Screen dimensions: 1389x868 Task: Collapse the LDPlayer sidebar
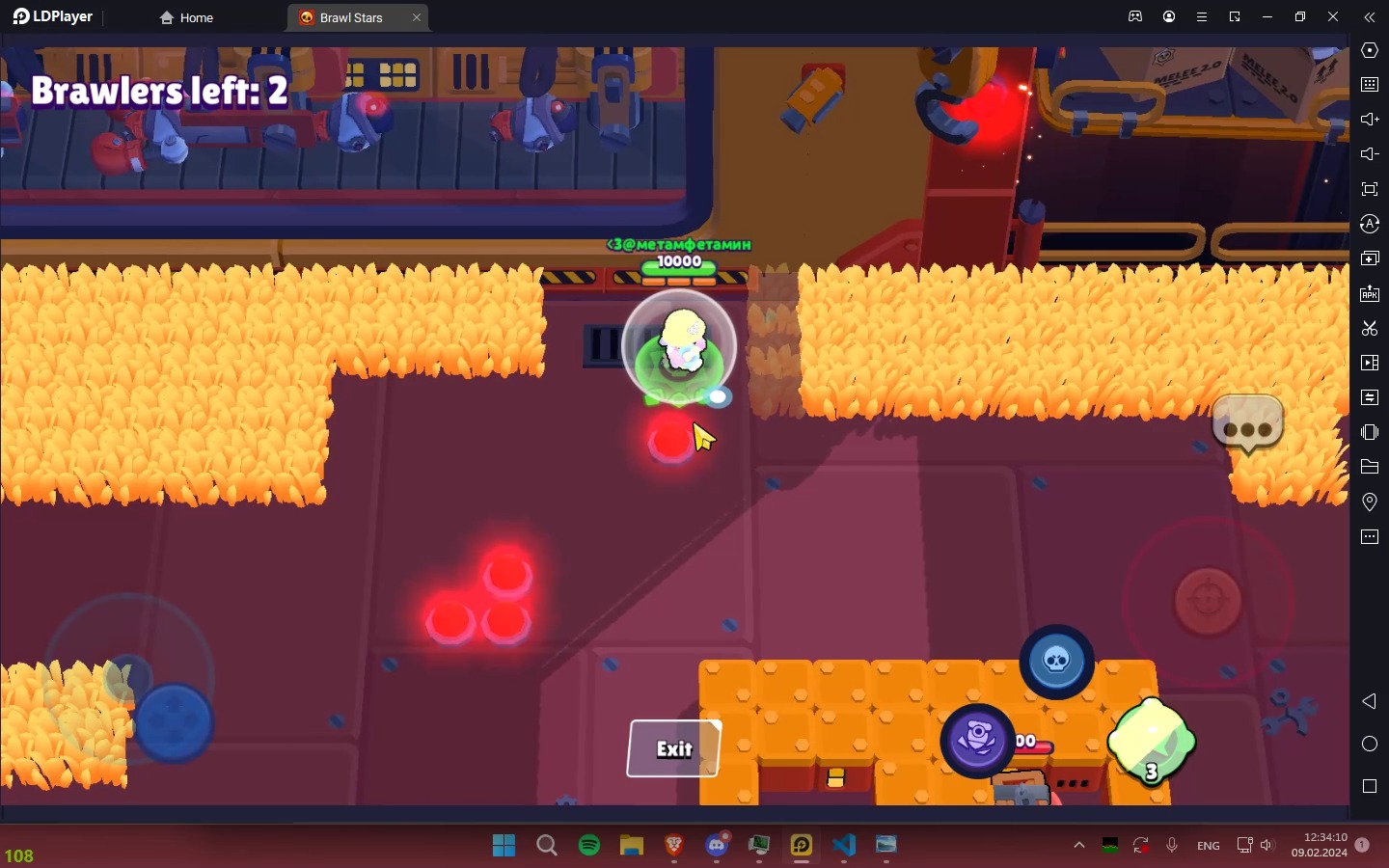[x=1369, y=16]
